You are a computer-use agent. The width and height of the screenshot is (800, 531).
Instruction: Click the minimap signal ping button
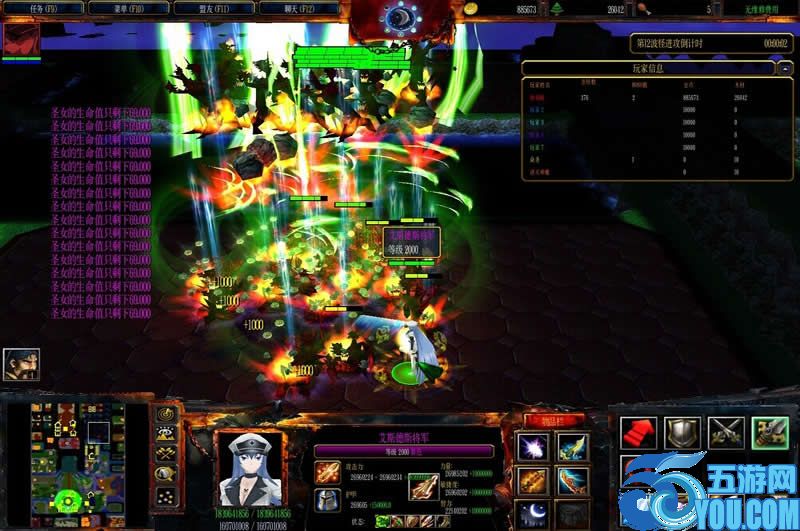[x=167, y=413]
